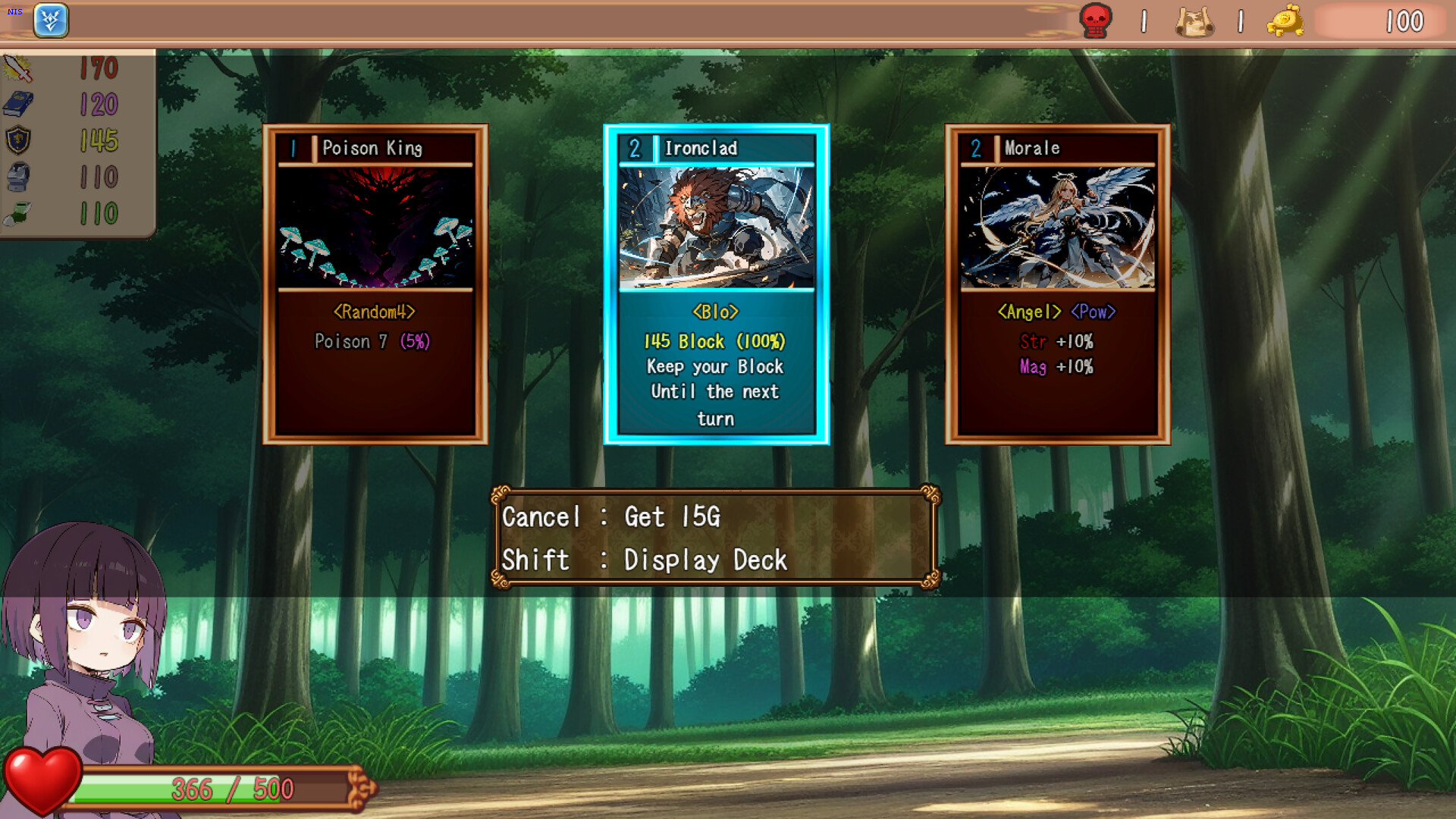Viewport: 1456px width, 819px height.
Task: Select the Ironclad card
Action: 714,281
